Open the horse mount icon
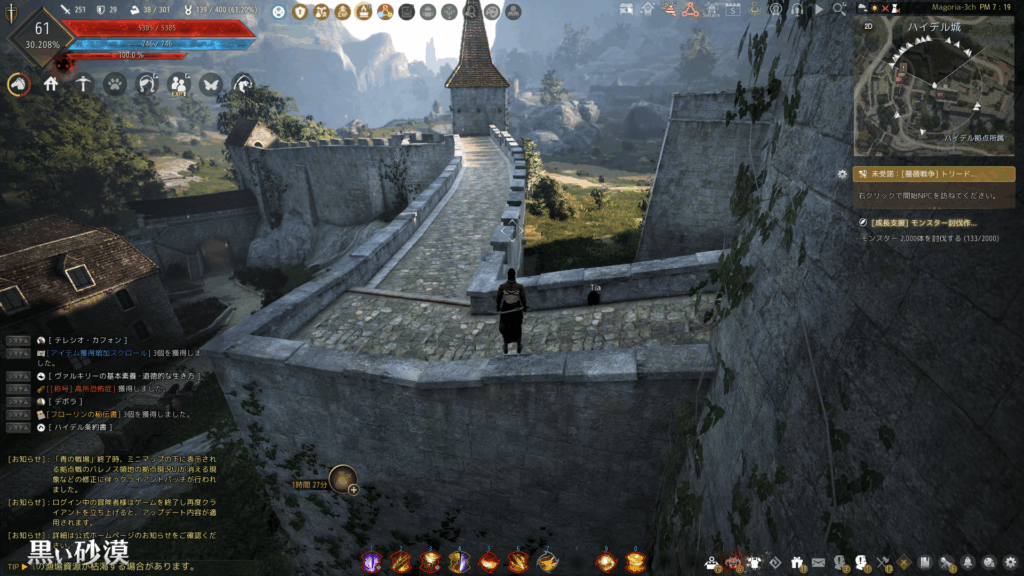Image resolution: width=1024 pixels, height=576 pixels. coord(18,85)
